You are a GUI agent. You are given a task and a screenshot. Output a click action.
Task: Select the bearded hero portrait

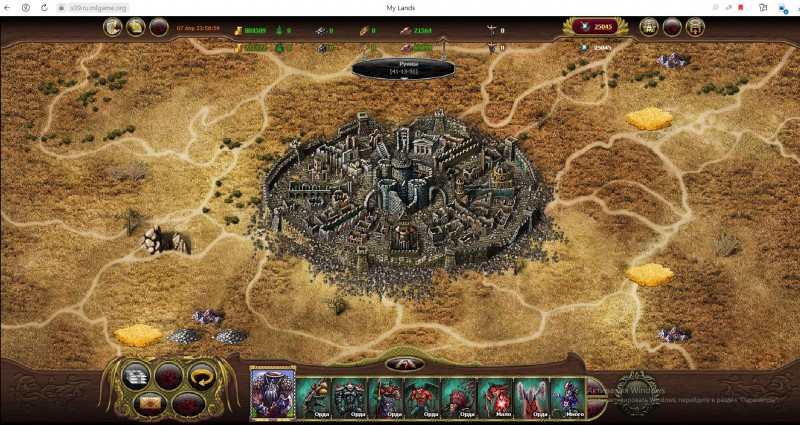(272, 392)
